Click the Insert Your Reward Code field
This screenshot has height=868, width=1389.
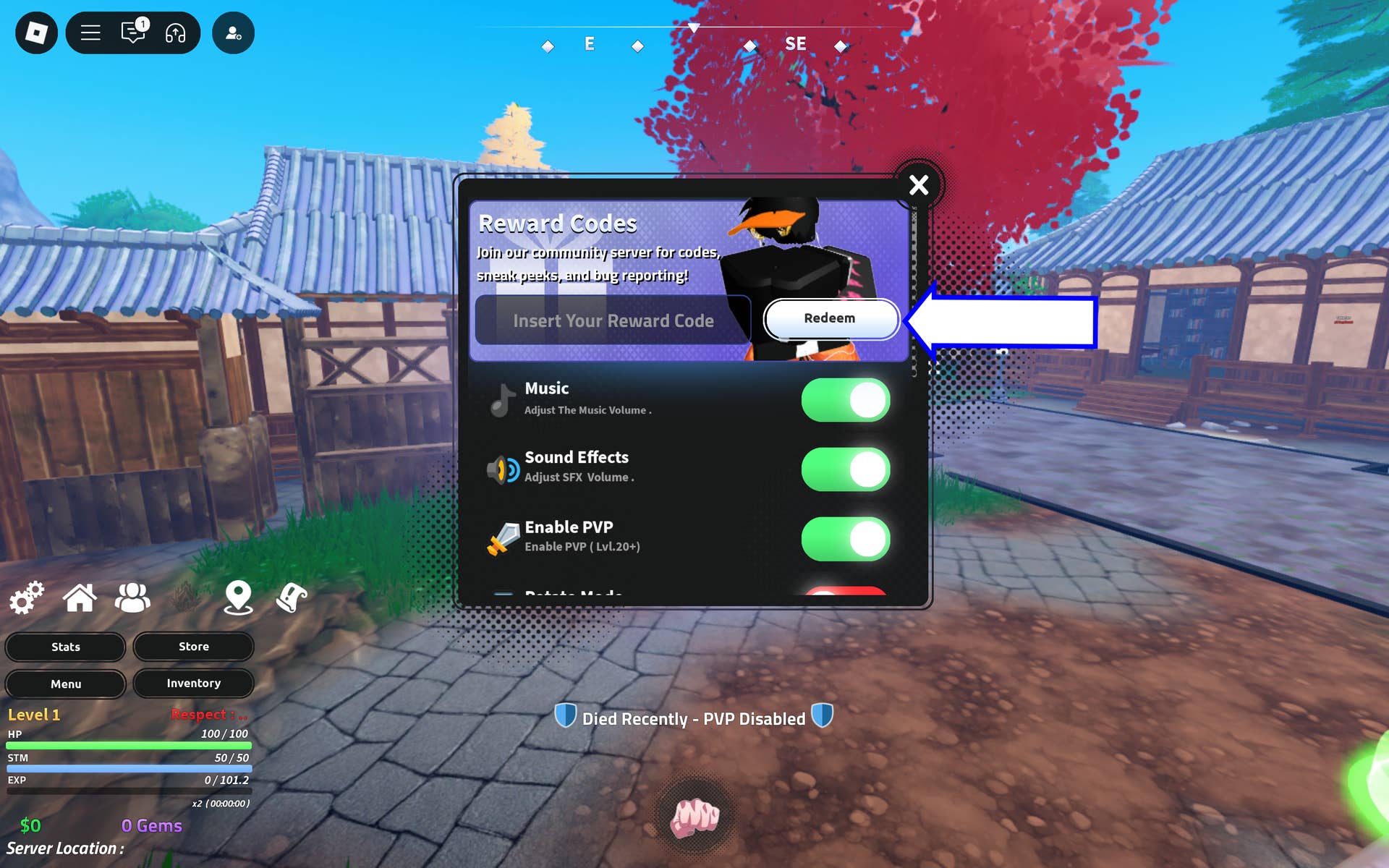coord(613,320)
